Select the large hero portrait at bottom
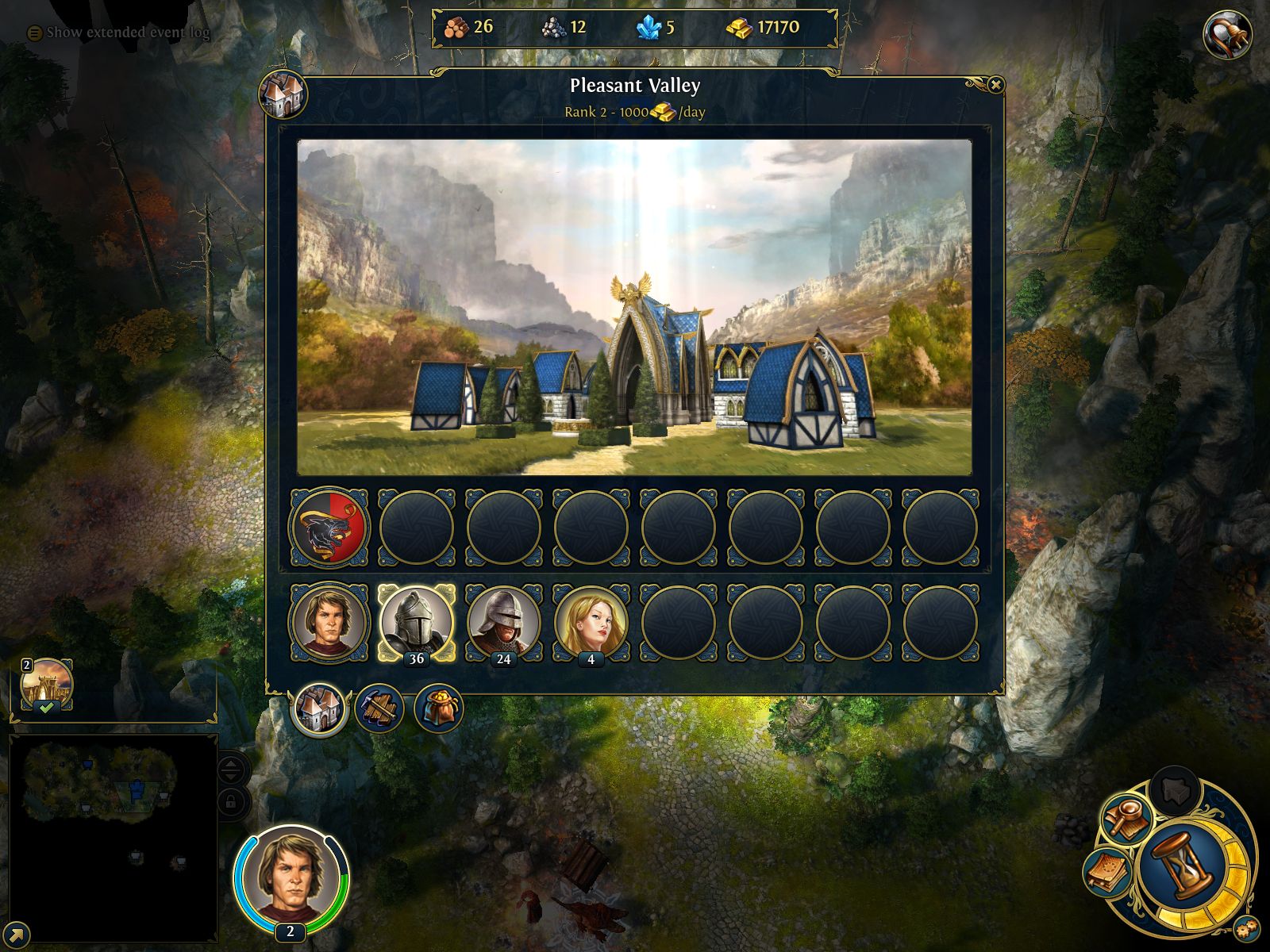1270x952 pixels. pyautogui.click(x=291, y=881)
